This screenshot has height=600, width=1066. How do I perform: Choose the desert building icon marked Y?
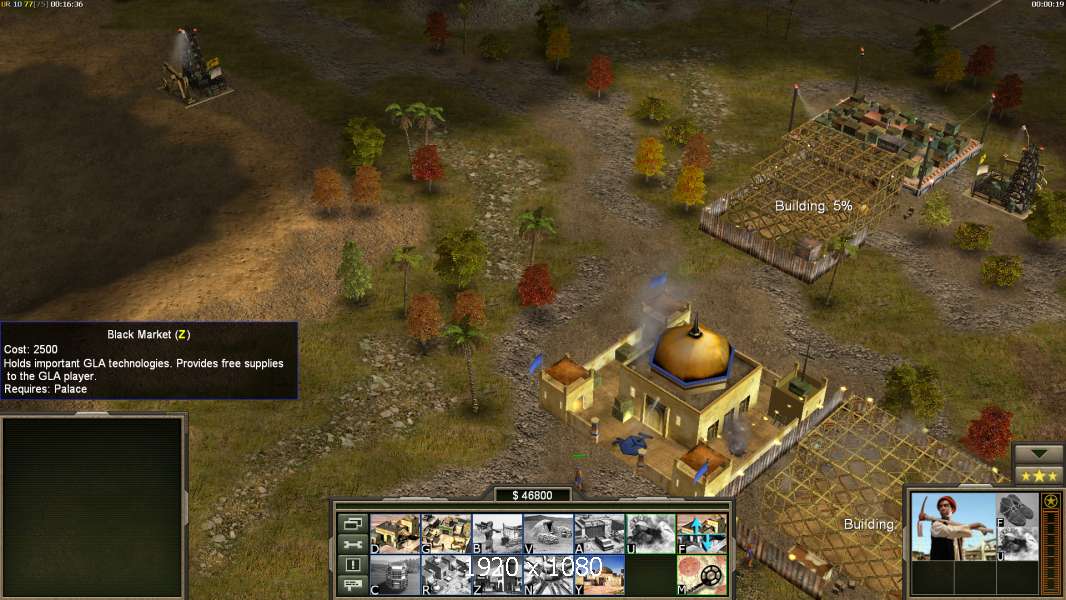pos(599,575)
